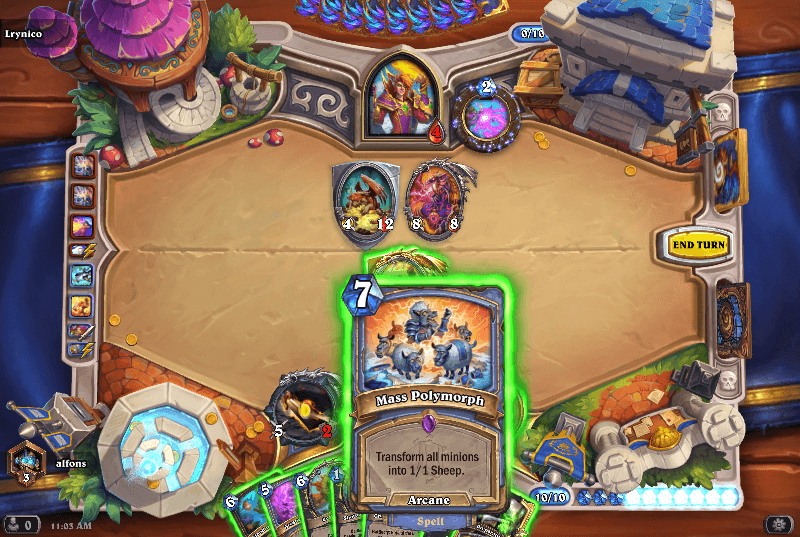
Task: Open the friends list button
Action: (18, 524)
